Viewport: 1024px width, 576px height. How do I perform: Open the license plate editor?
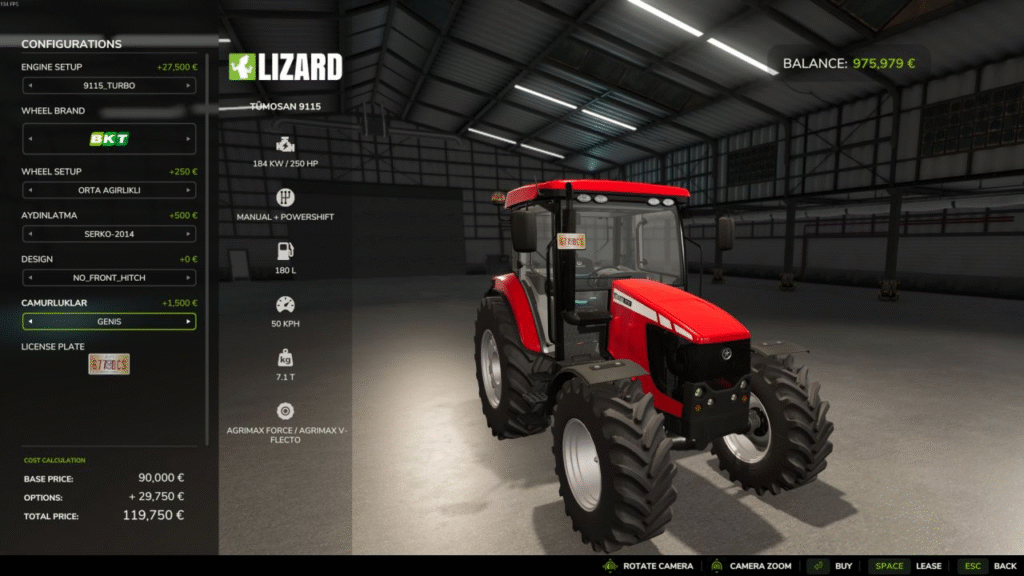109,364
